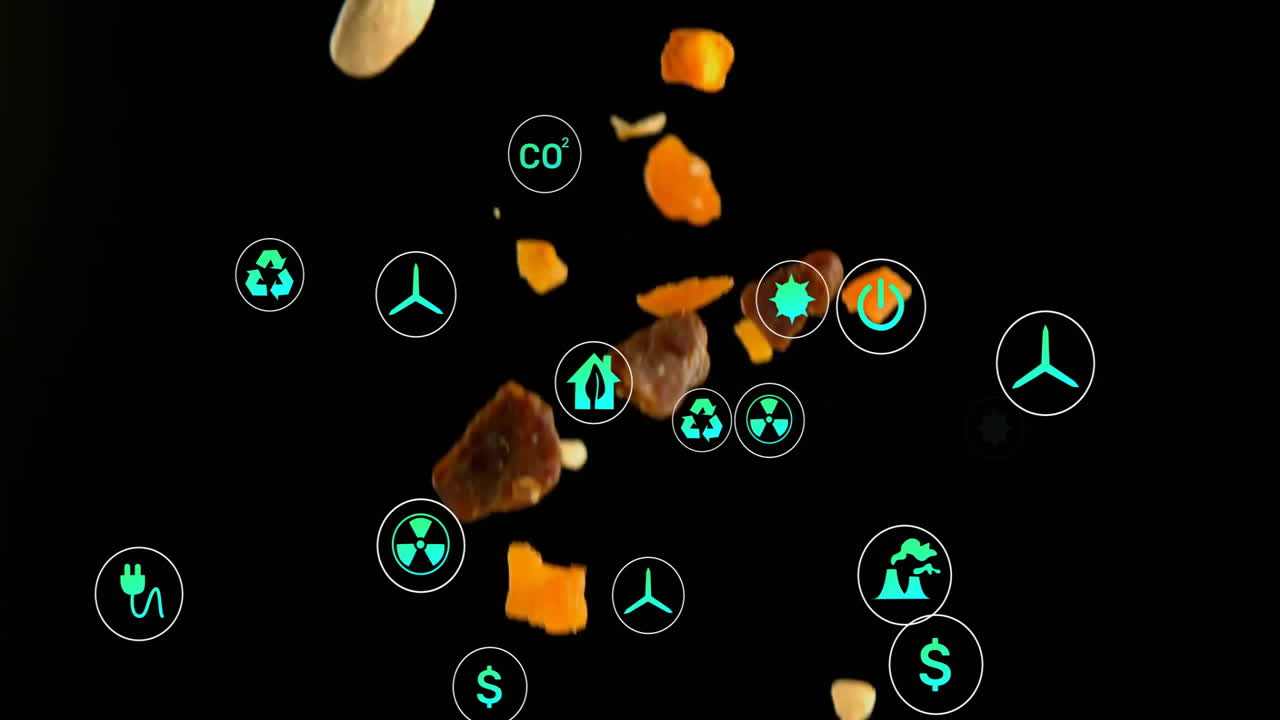Select the electric plug icon
This screenshot has width=1280, height=720.
pyautogui.click(x=139, y=593)
